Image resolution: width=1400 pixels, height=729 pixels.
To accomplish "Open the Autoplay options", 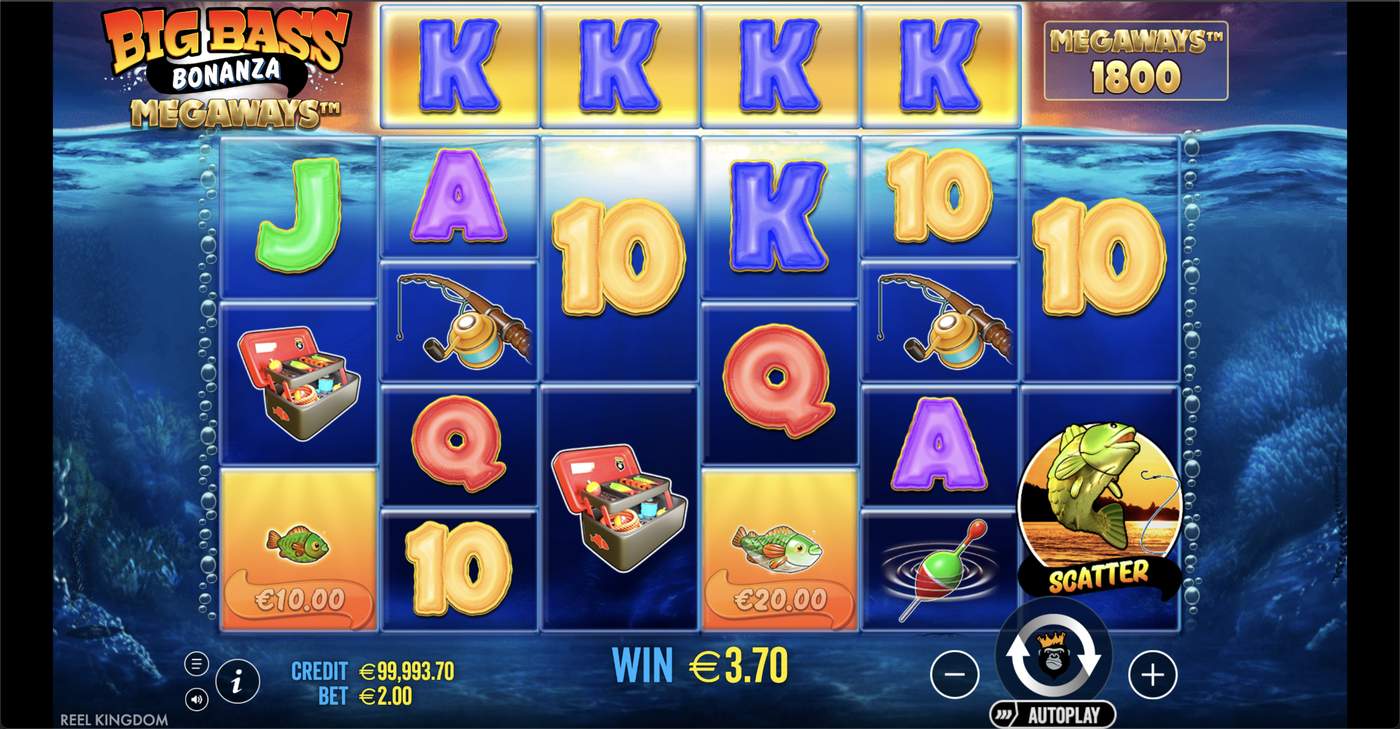I will [x=1053, y=715].
